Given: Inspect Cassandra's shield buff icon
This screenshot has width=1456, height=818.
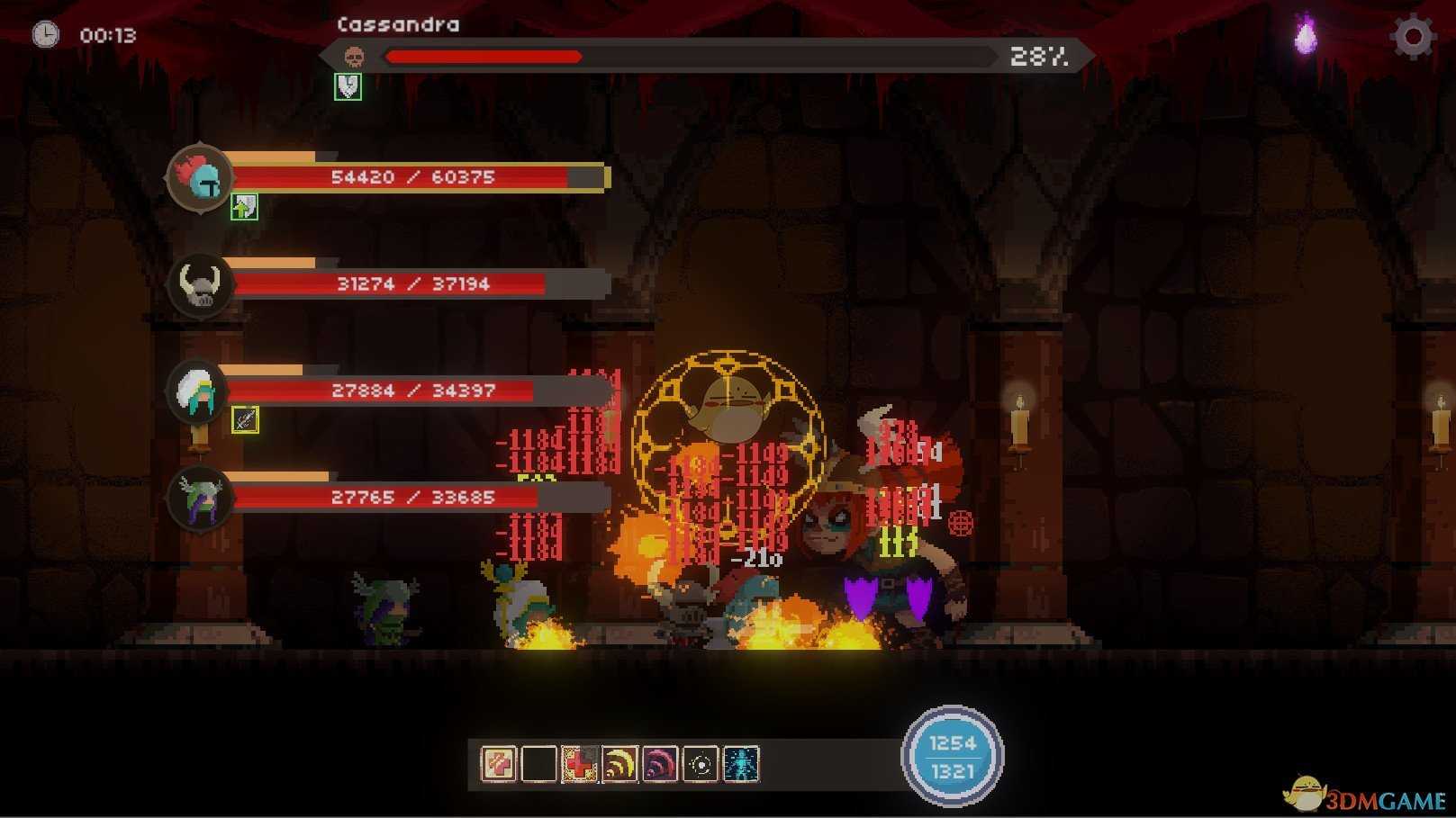Looking at the screenshot, I should tap(348, 86).
